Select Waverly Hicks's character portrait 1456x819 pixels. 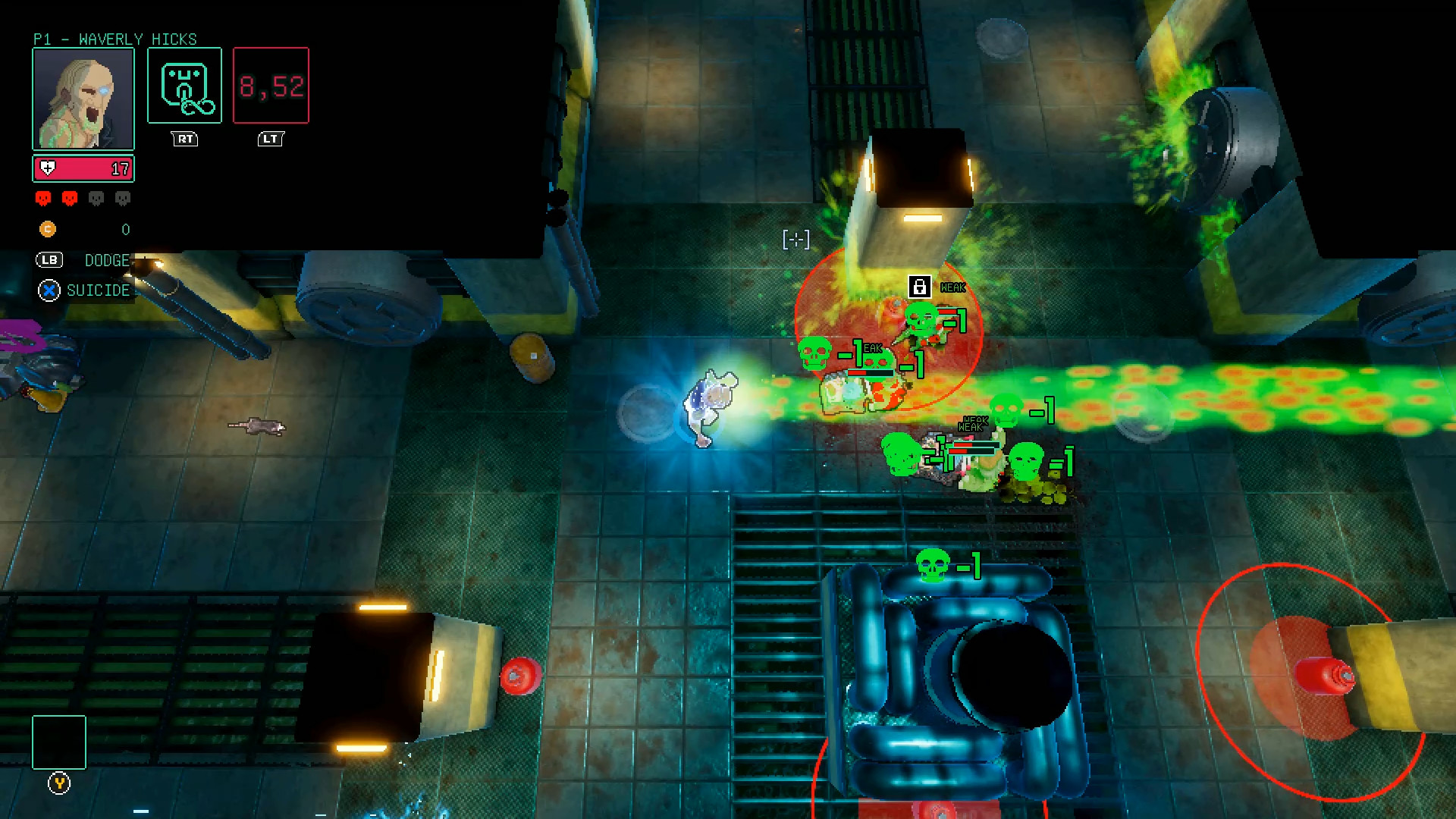tap(83, 97)
